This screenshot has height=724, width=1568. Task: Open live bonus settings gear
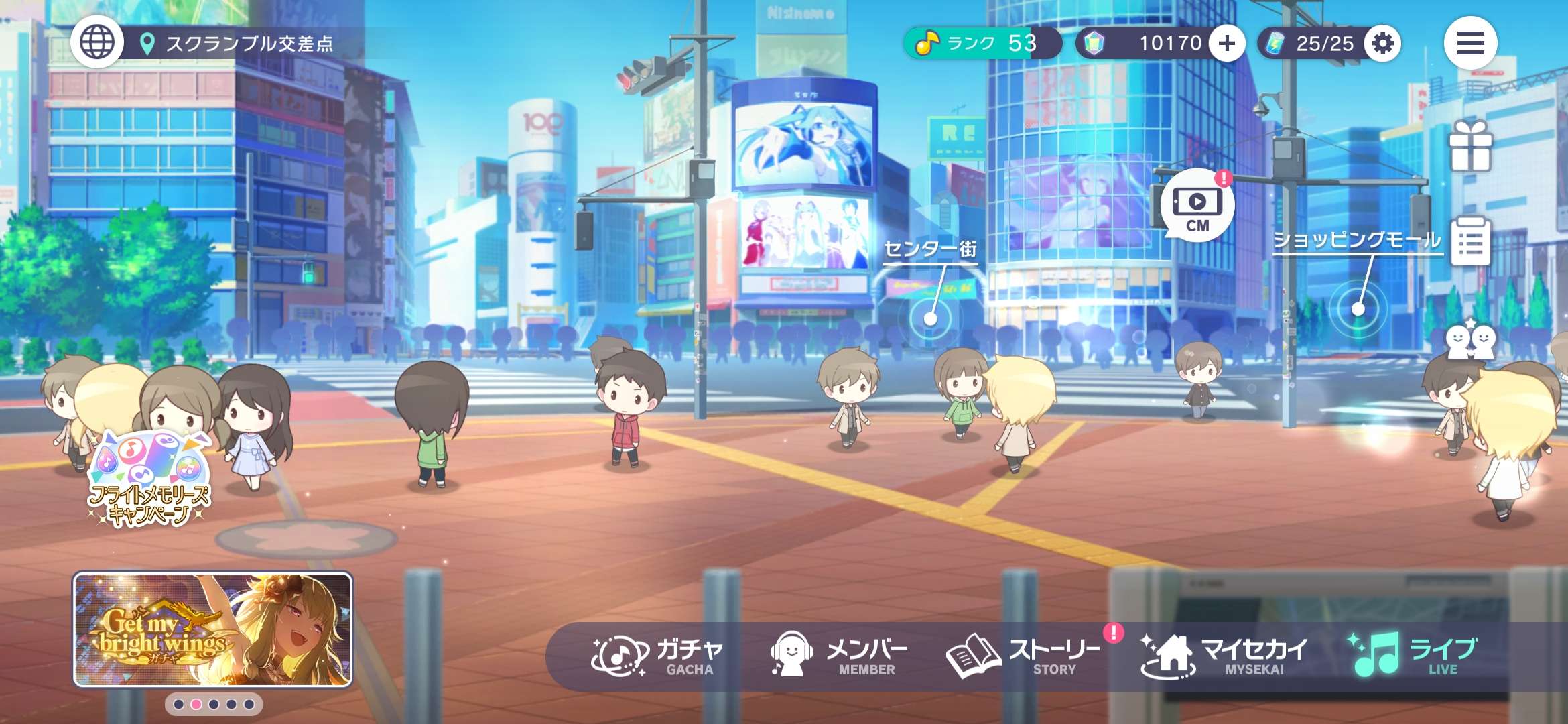tap(1382, 44)
